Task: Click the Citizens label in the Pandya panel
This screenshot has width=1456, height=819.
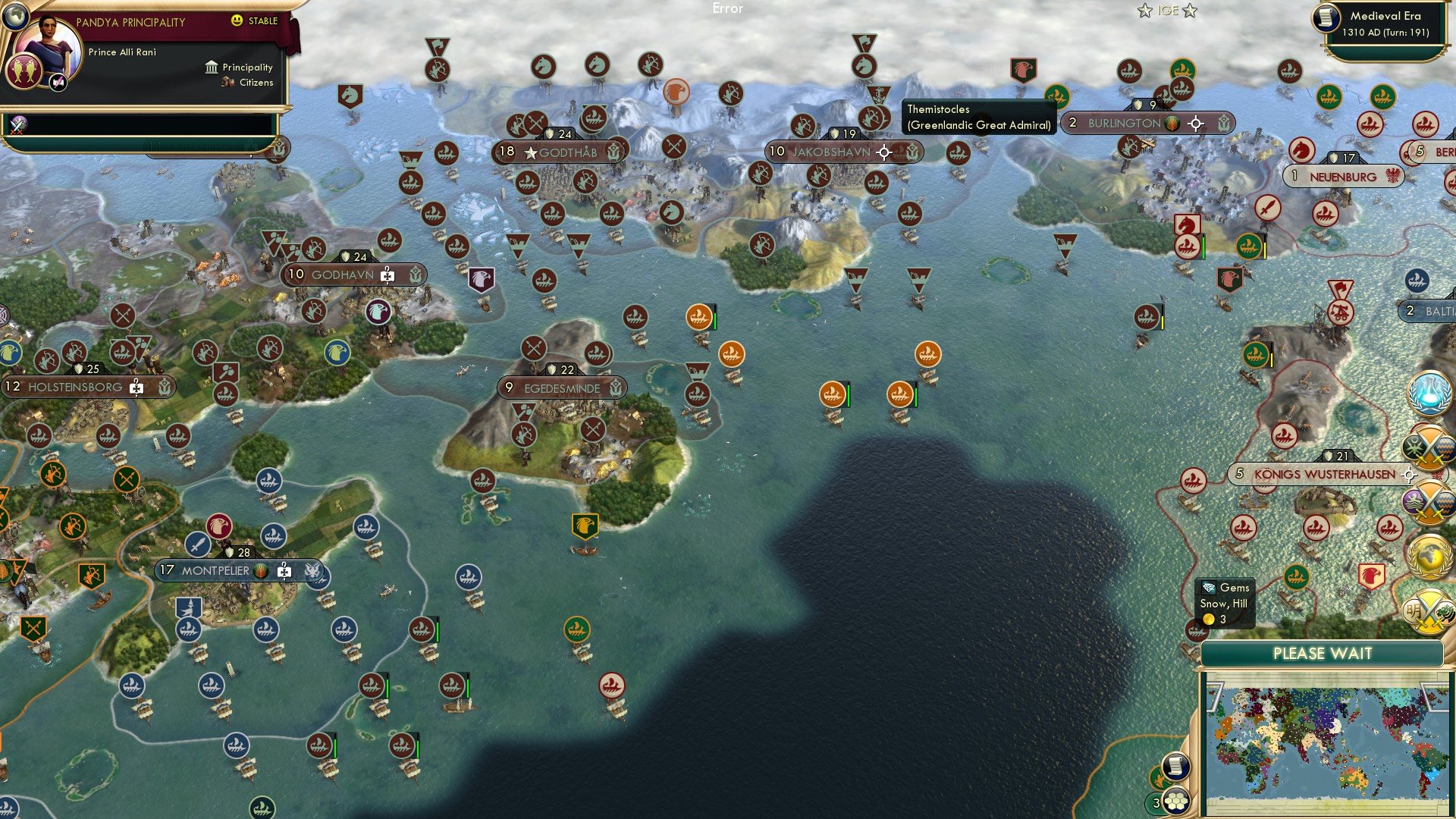Action: coord(256,83)
